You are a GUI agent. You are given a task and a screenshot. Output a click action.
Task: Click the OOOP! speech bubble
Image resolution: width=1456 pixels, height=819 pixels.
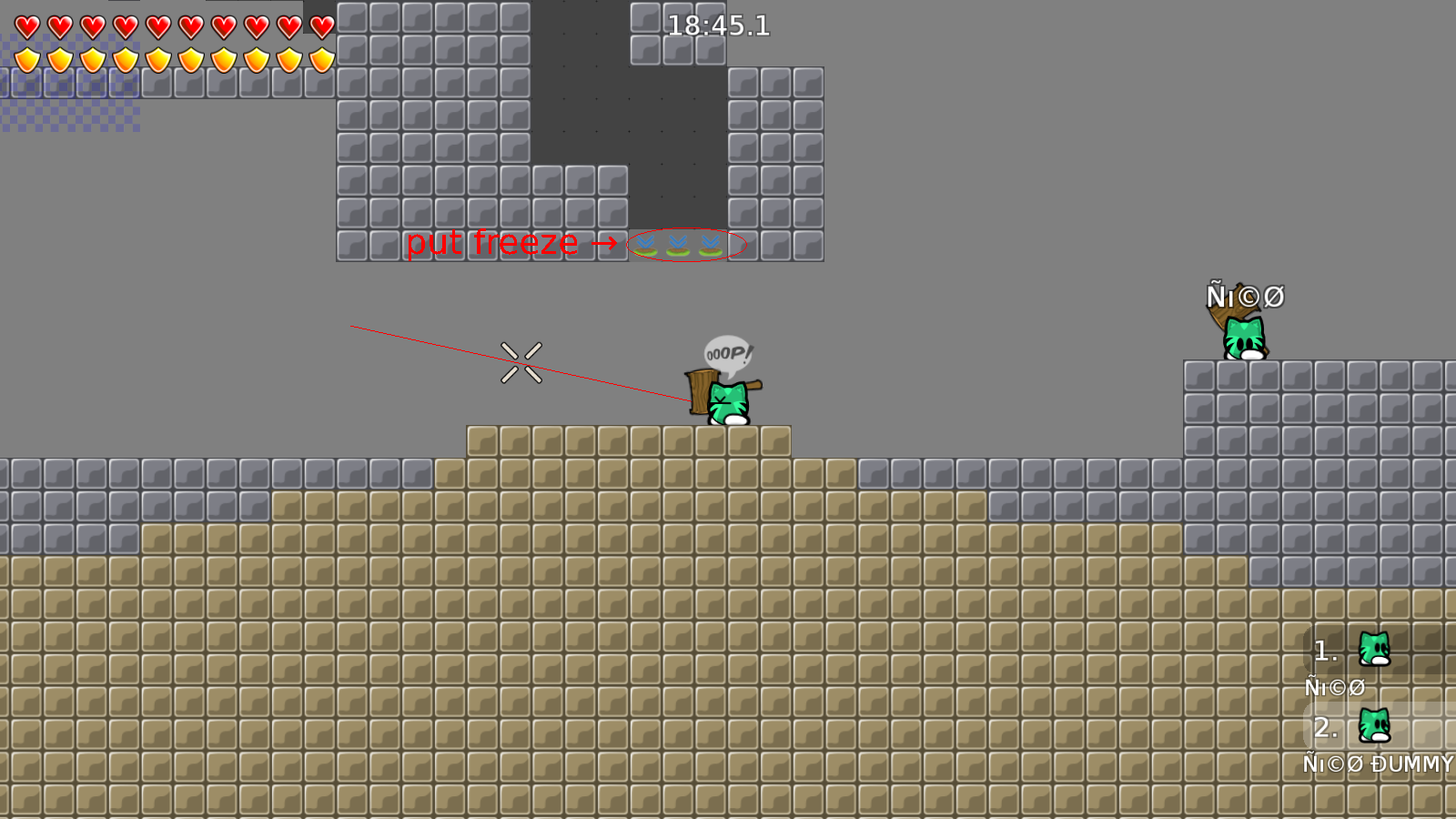727,350
